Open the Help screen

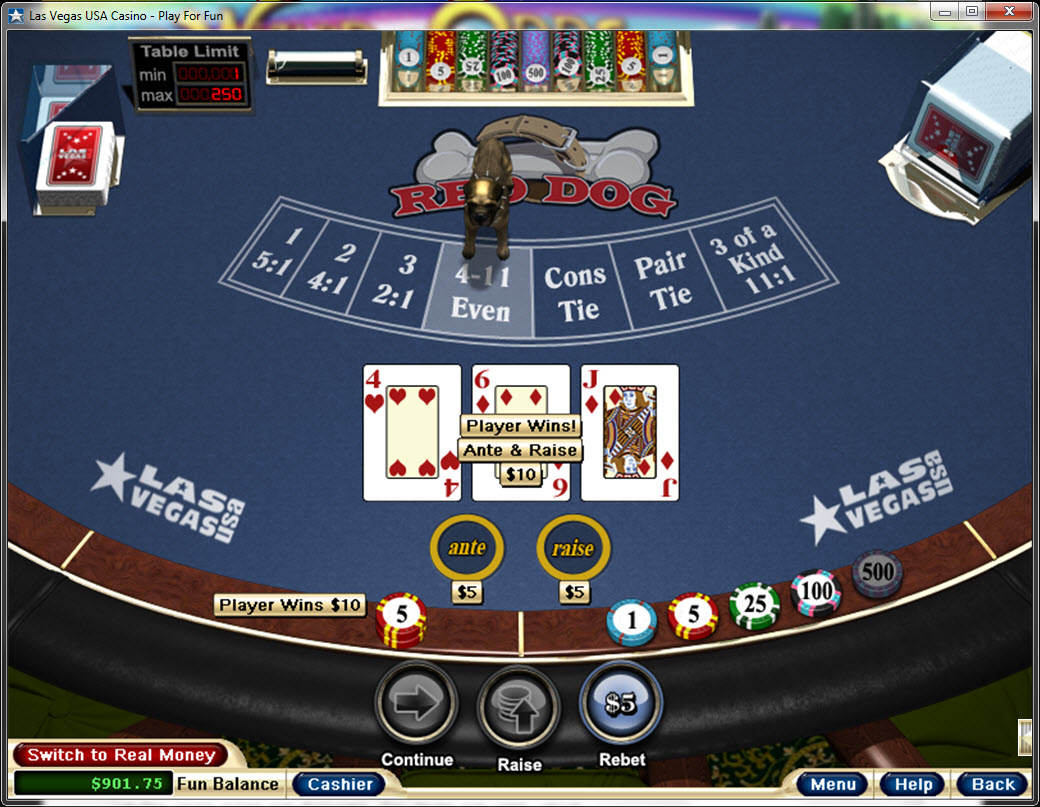[x=912, y=784]
